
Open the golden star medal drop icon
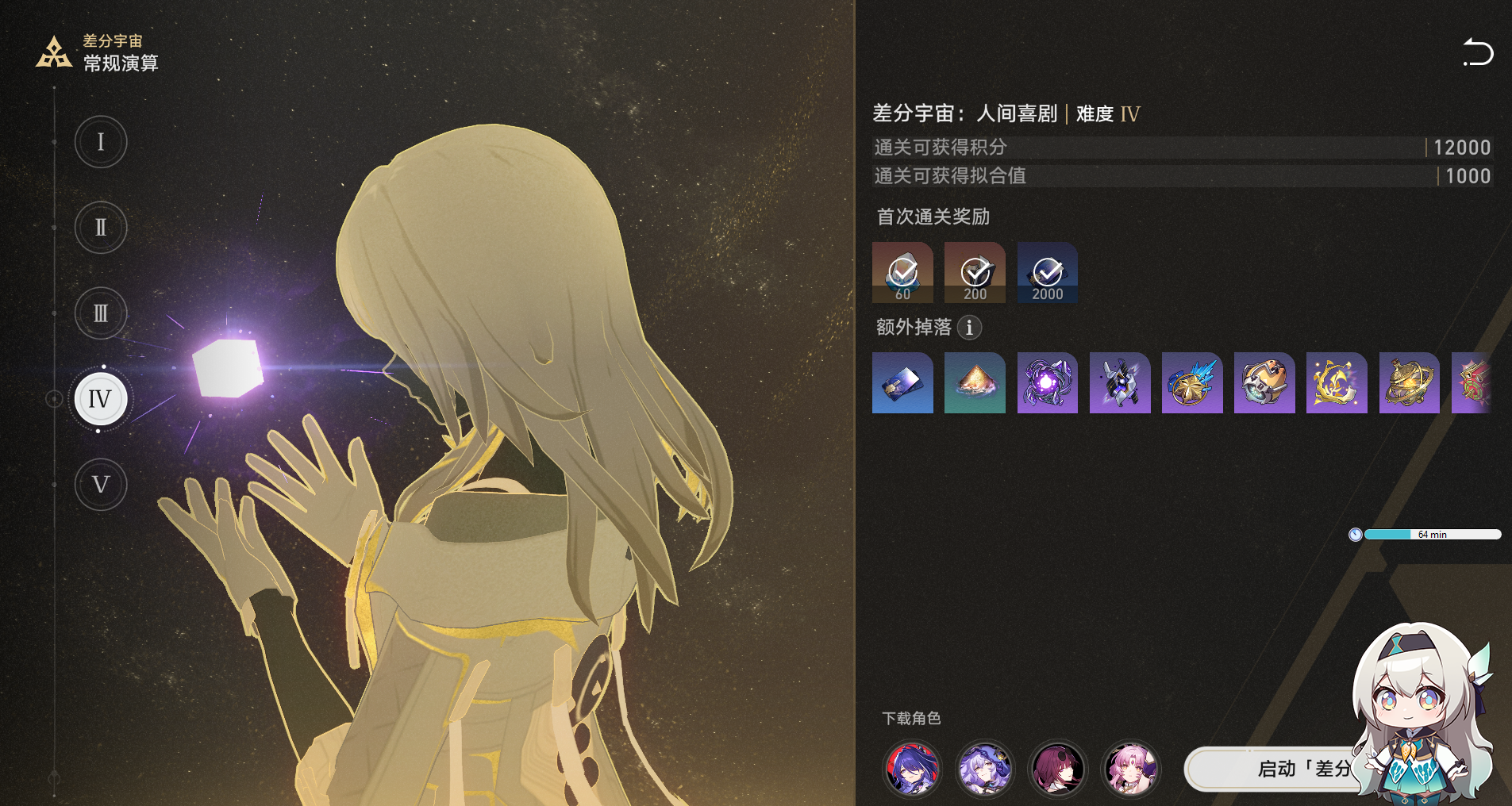tap(1193, 384)
